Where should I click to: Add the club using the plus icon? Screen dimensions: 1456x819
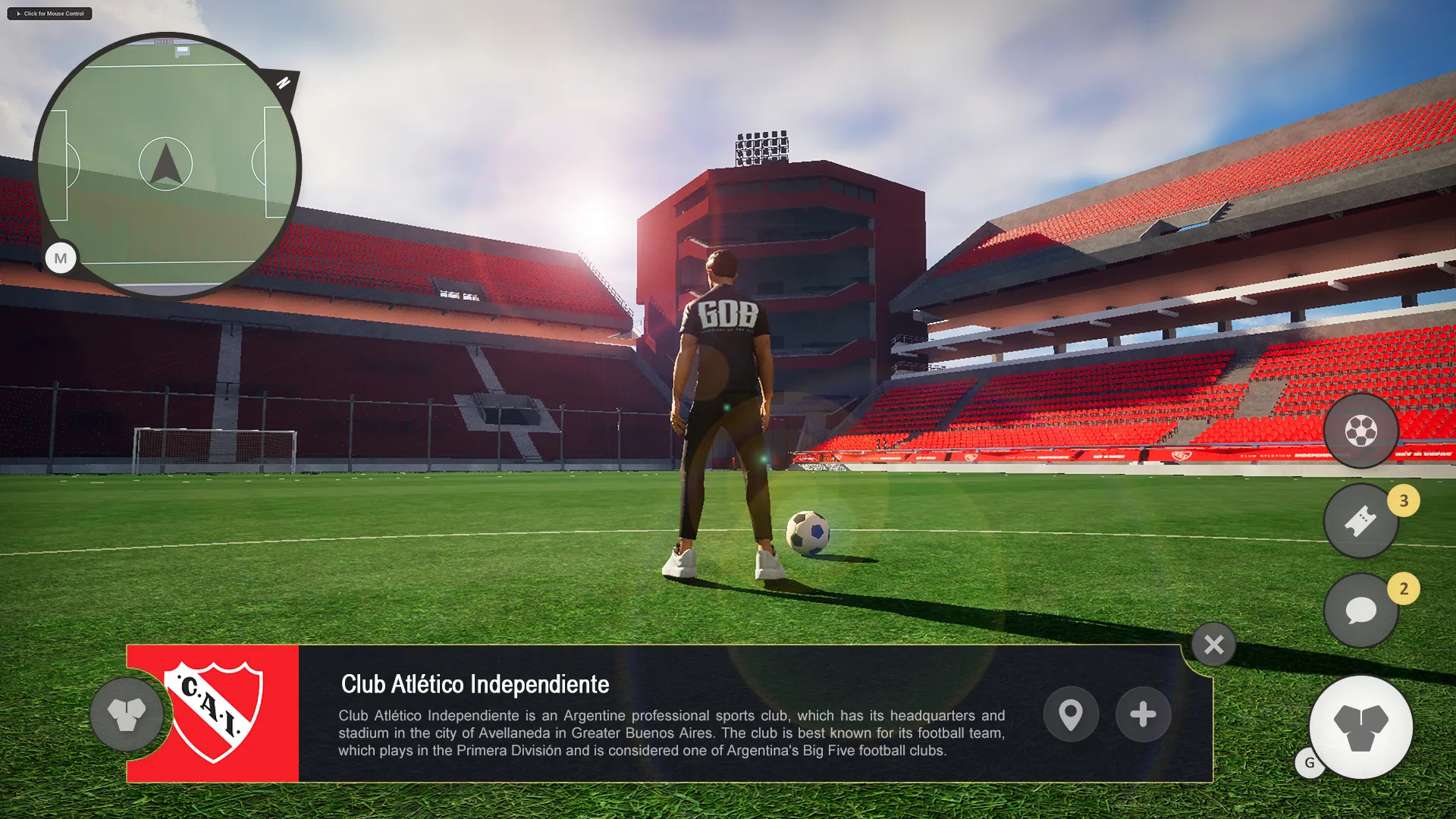(x=1143, y=714)
